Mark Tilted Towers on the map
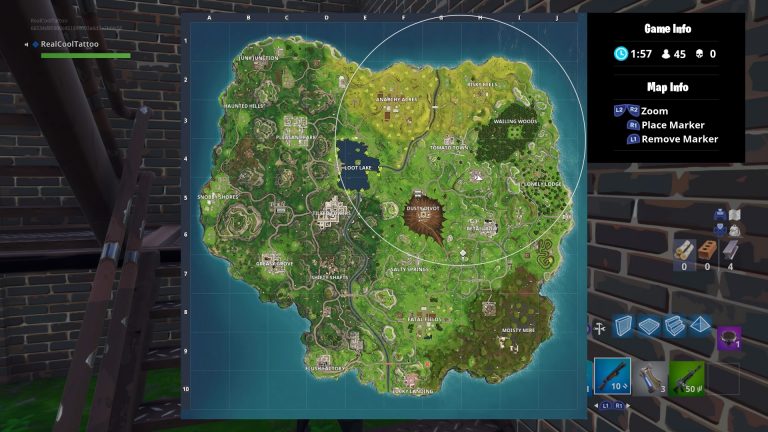 point(332,212)
